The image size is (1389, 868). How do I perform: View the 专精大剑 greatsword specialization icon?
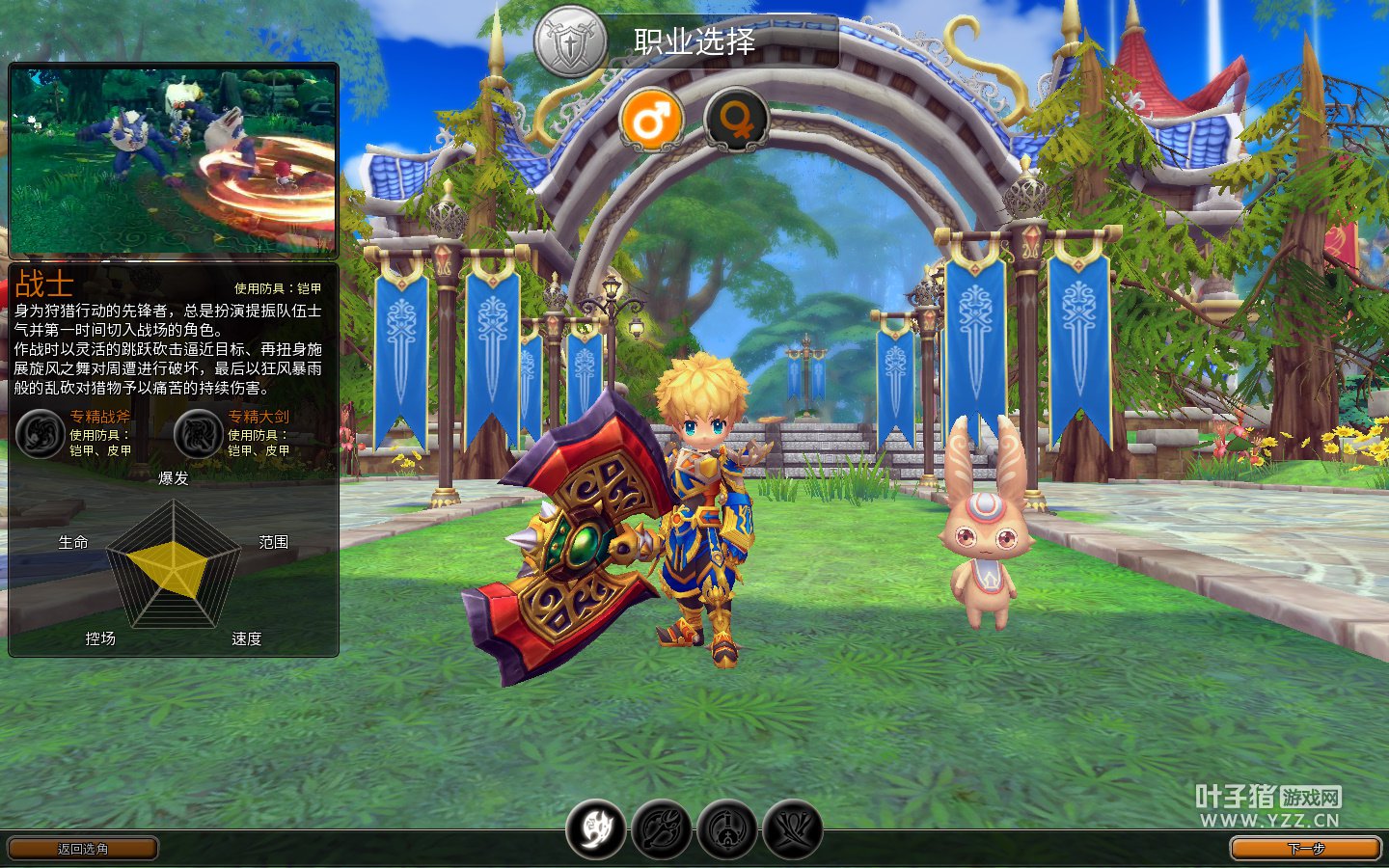tap(199, 434)
